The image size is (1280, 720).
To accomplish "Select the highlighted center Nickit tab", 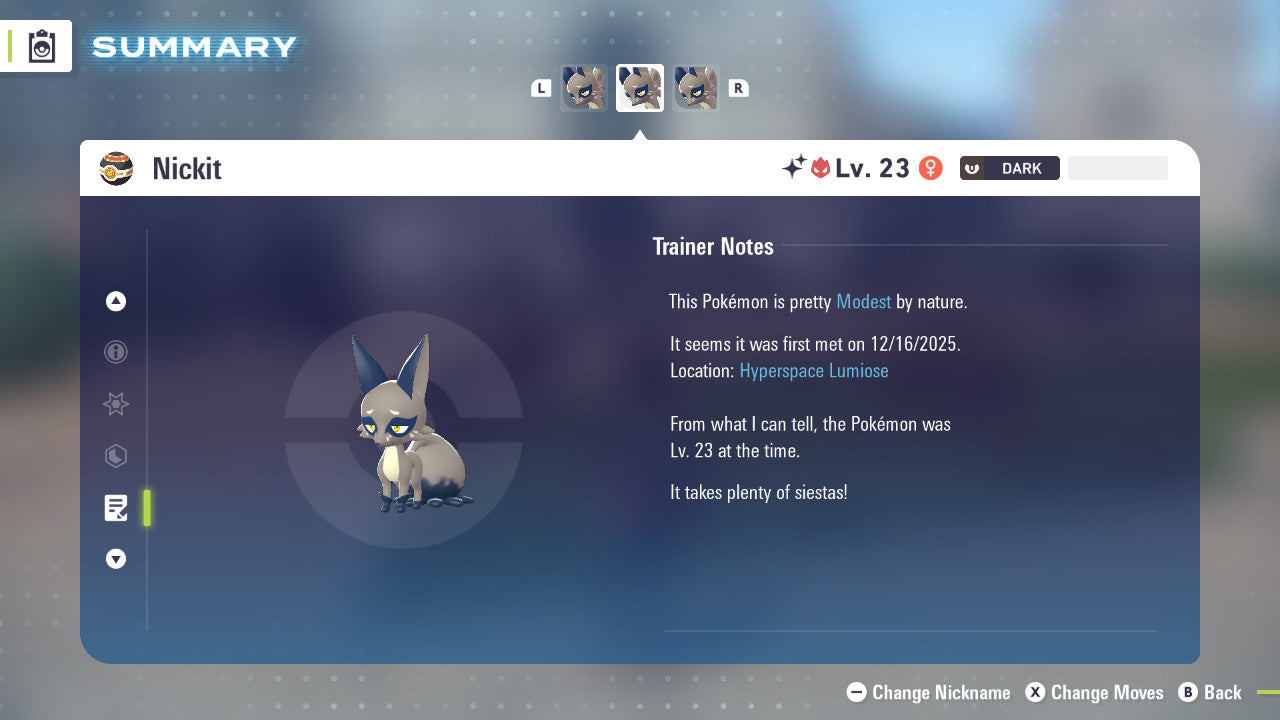I will point(639,87).
